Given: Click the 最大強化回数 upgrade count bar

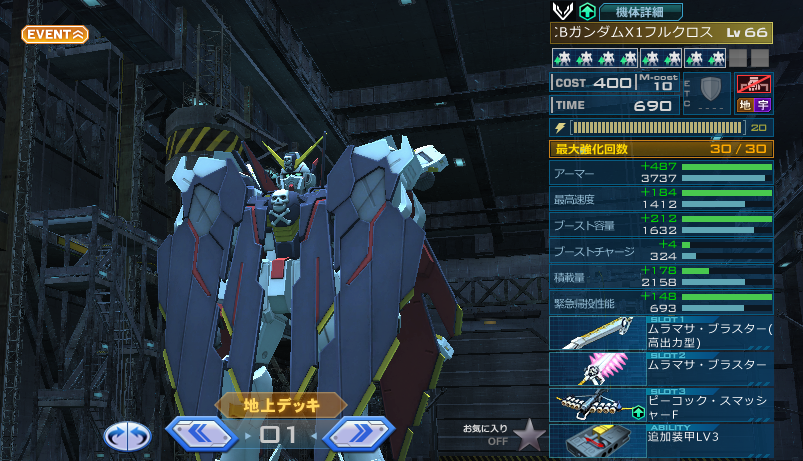Looking at the screenshot, I should (x=660, y=149).
